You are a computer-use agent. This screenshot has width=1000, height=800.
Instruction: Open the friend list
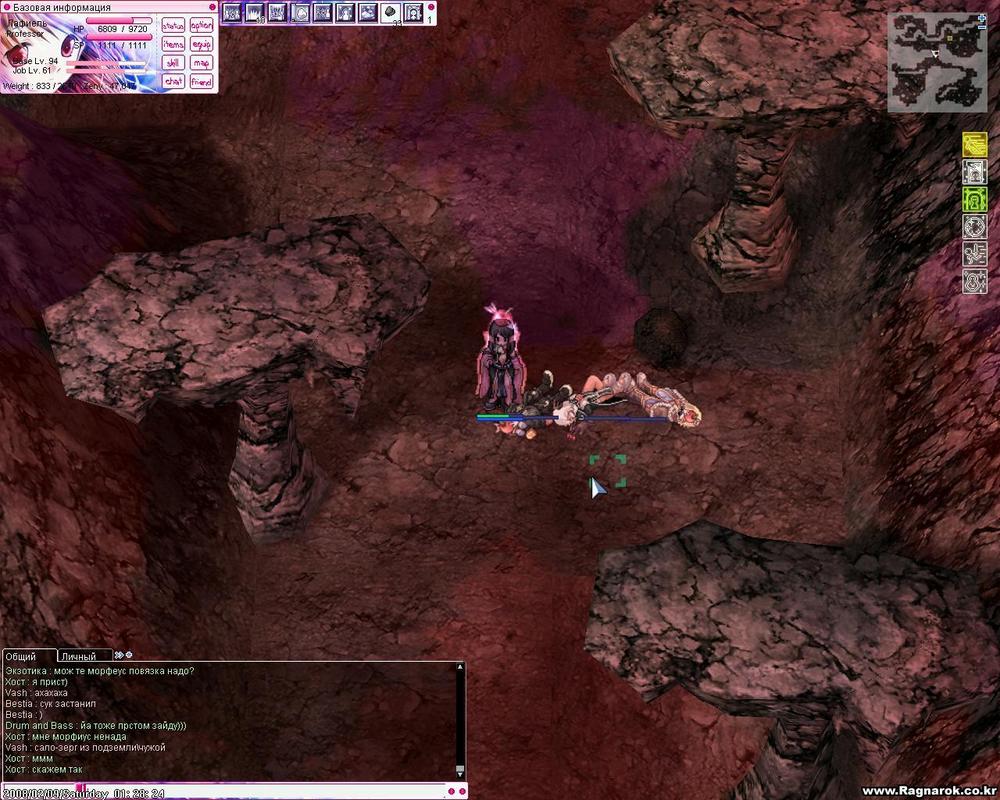pyautogui.click(x=201, y=81)
